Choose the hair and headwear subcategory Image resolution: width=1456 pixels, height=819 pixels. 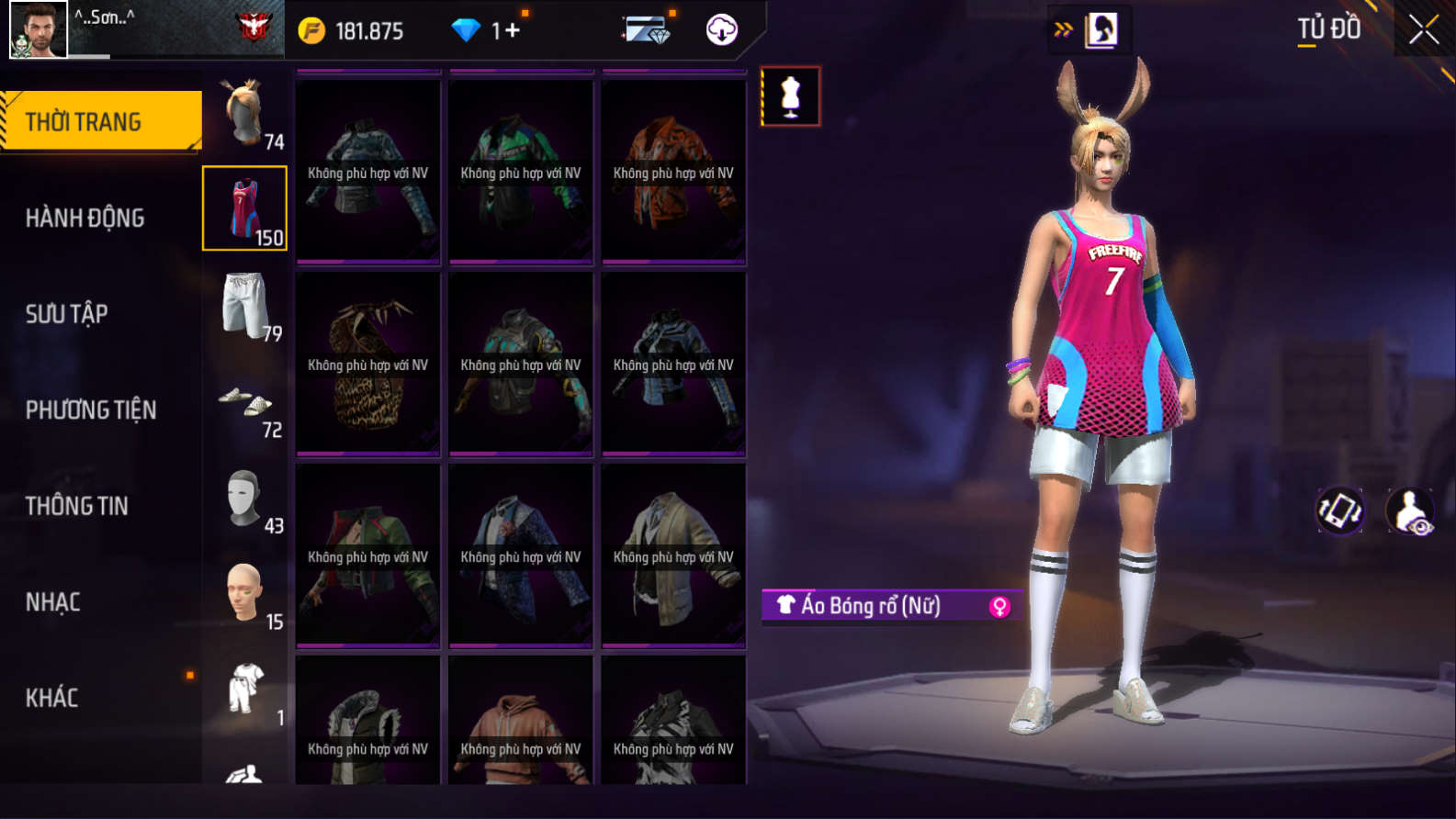245,114
